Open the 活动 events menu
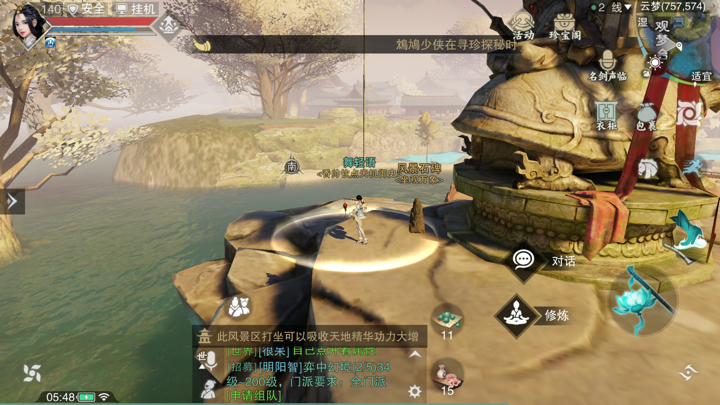 pyautogui.click(x=523, y=24)
